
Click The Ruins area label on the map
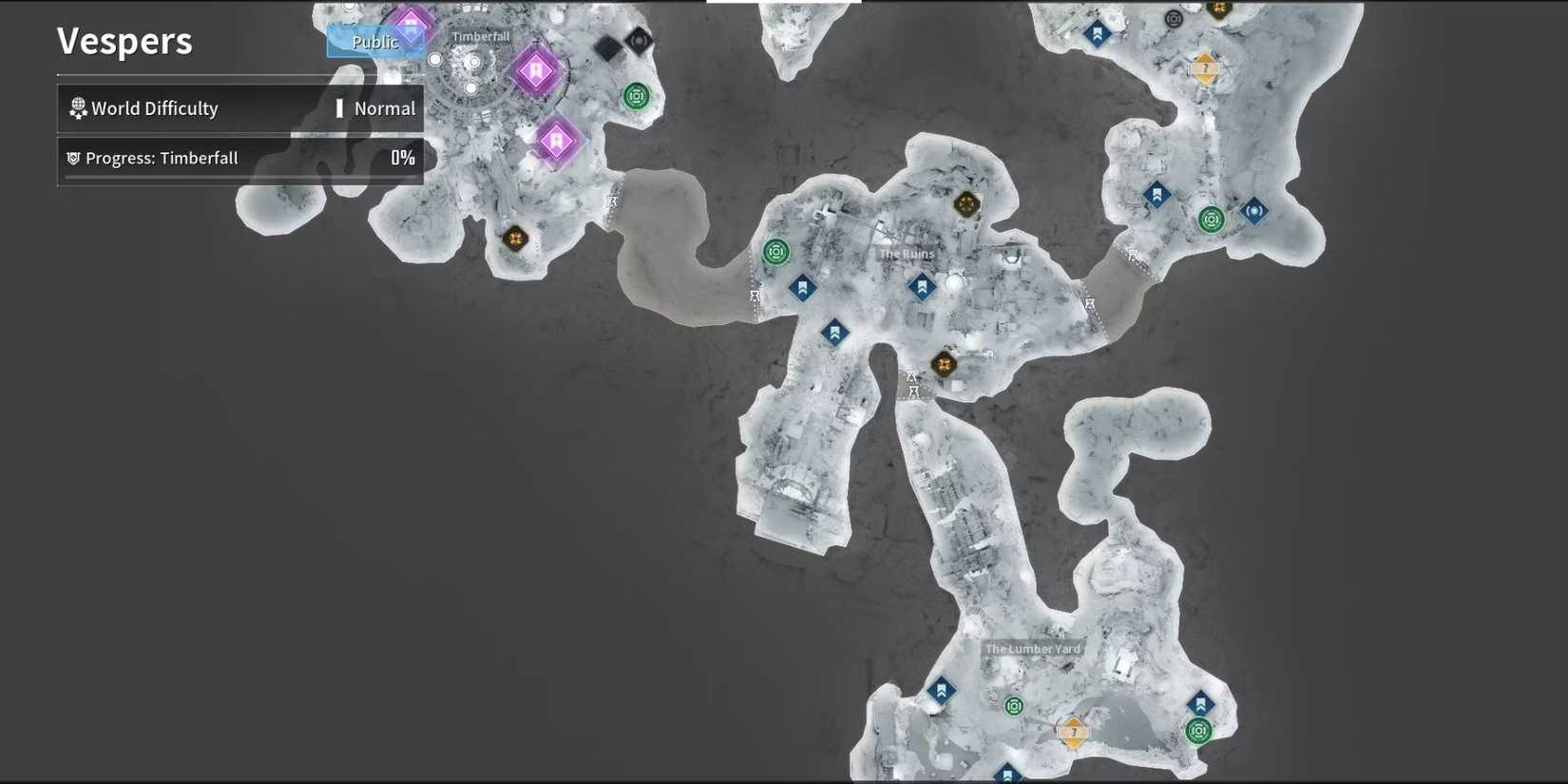coord(908,254)
